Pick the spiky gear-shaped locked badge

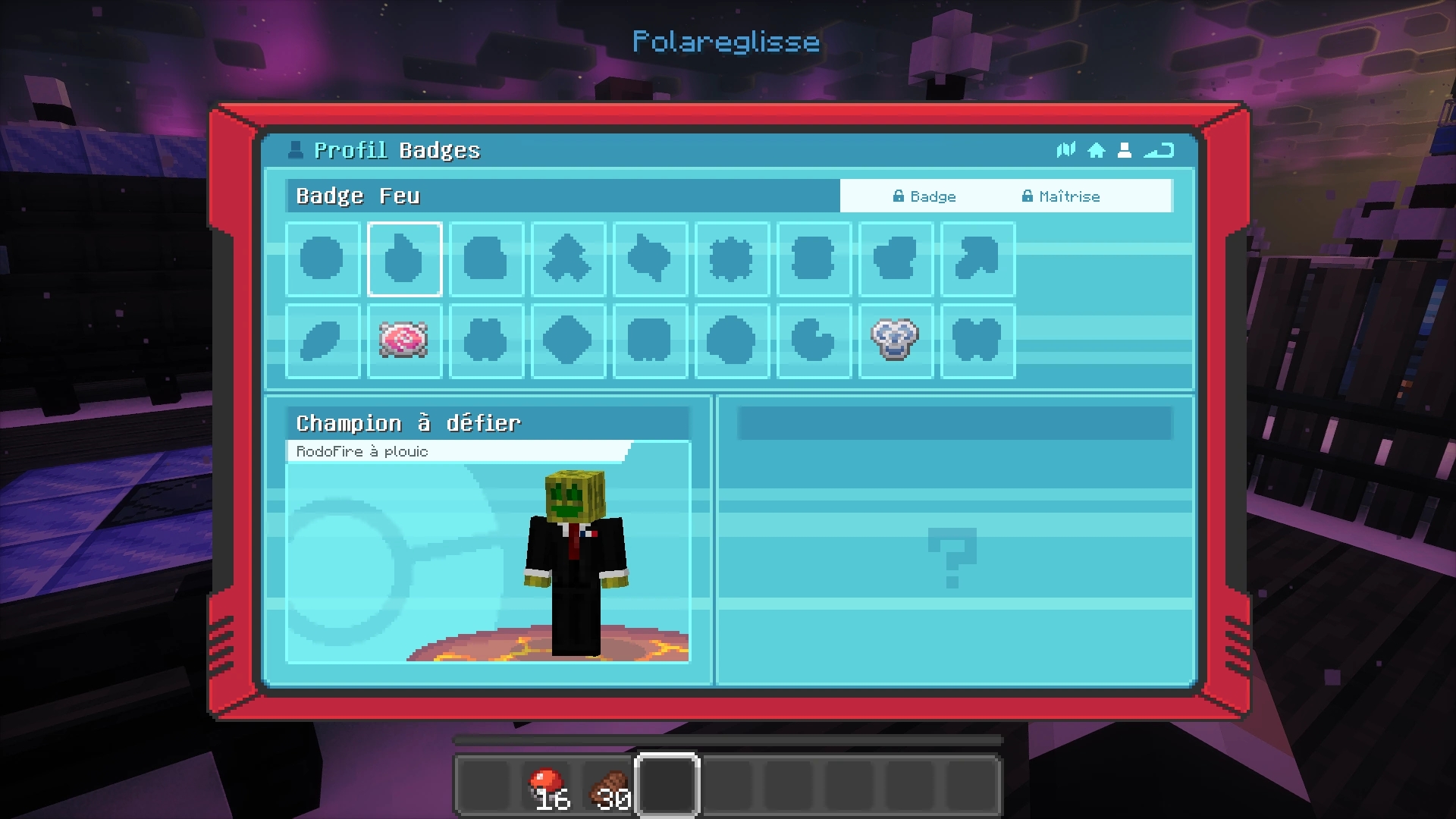pyautogui.click(x=732, y=259)
